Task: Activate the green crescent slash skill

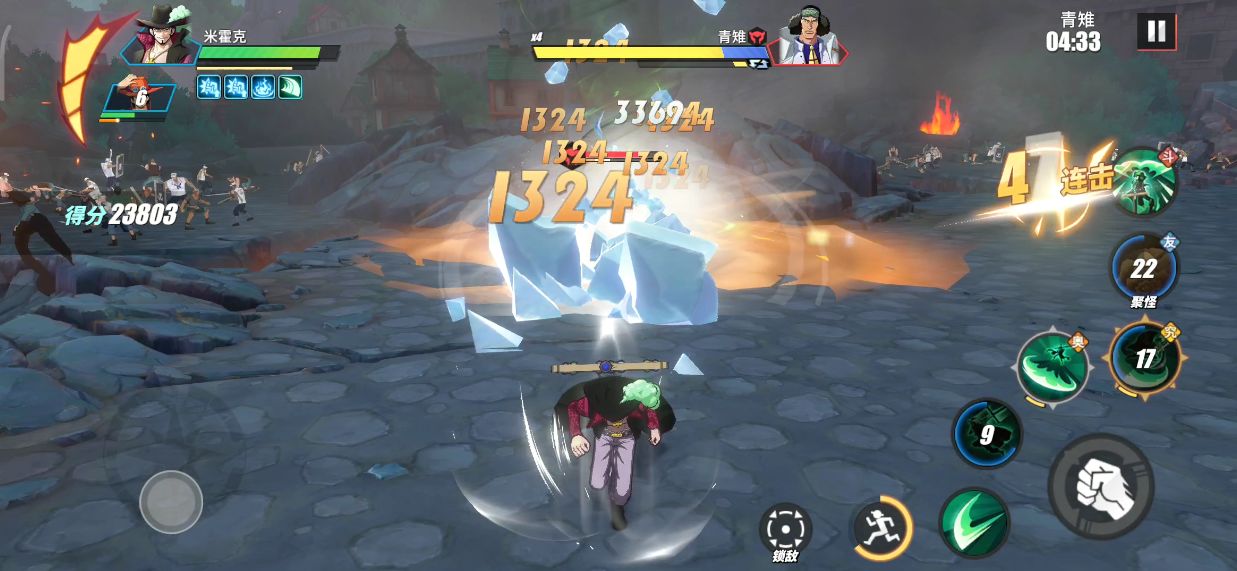Action: click(x=973, y=523)
